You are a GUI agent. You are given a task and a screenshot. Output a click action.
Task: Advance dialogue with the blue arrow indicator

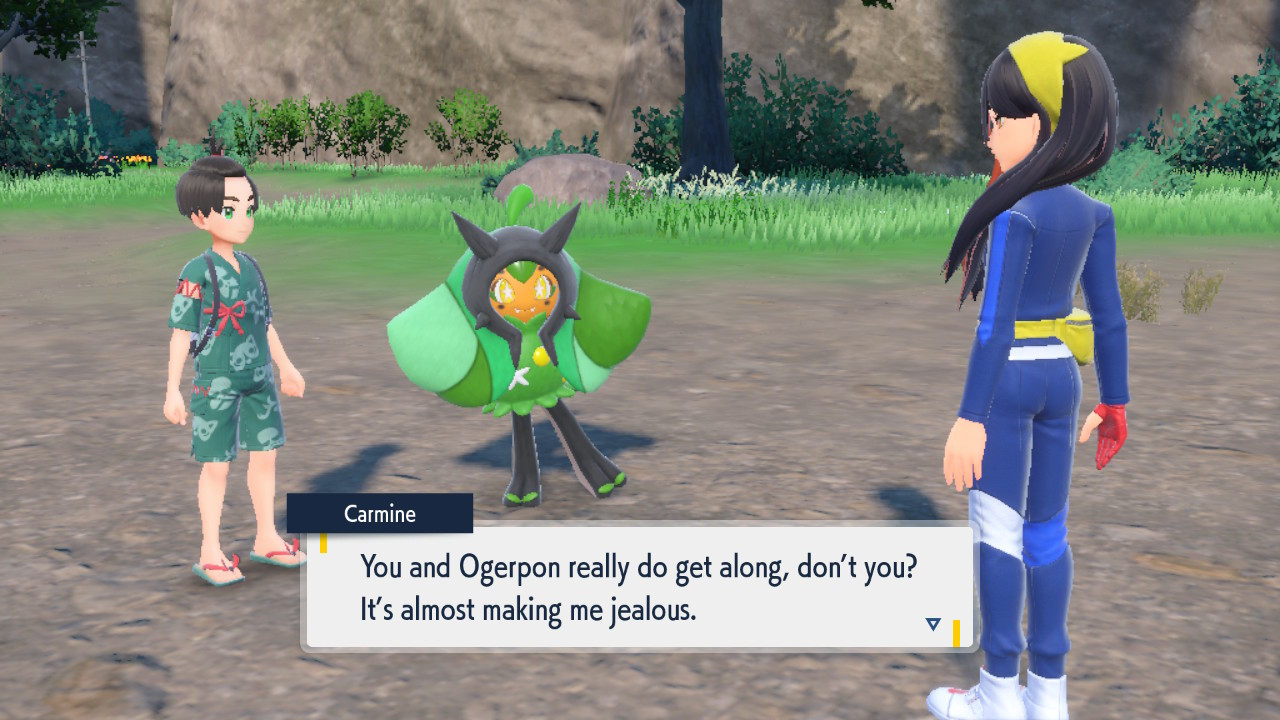[933, 624]
